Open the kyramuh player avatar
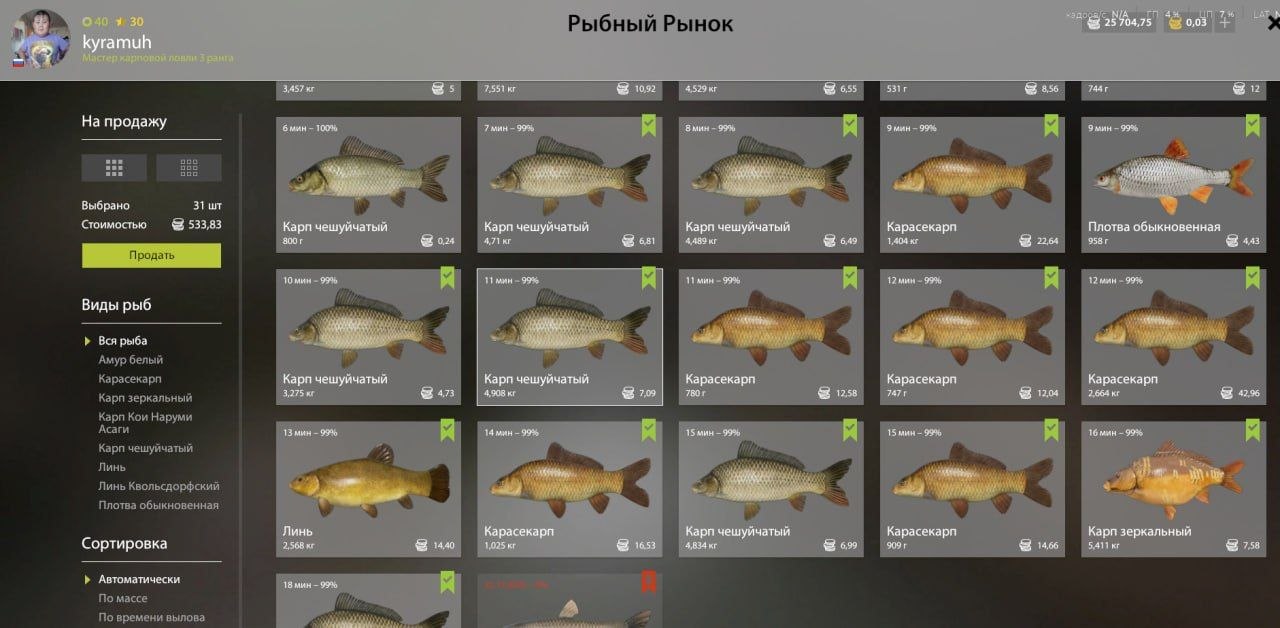Image resolution: width=1280 pixels, height=628 pixels. pos(40,40)
